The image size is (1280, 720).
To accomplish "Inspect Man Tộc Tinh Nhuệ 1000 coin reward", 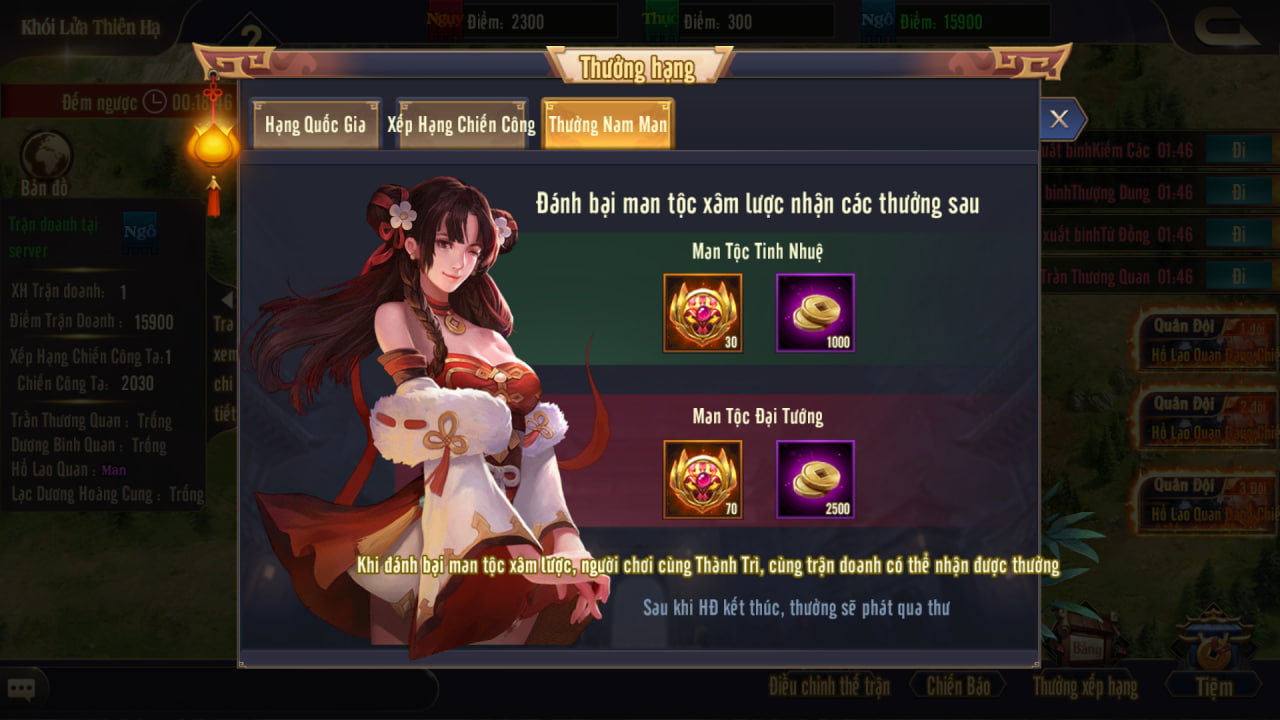I will pyautogui.click(x=815, y=313).
